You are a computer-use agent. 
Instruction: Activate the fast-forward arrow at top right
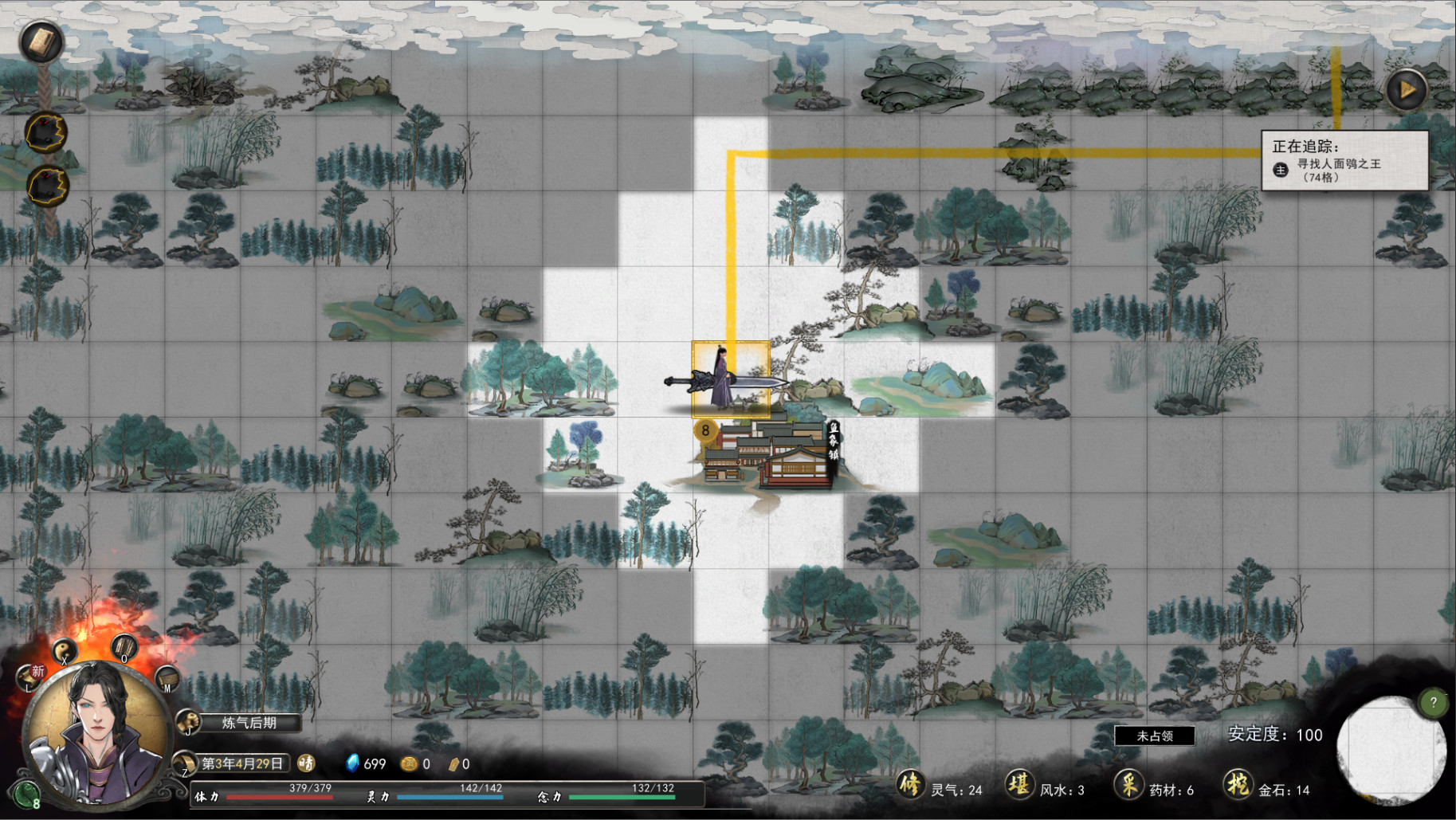click(1406, 90)
